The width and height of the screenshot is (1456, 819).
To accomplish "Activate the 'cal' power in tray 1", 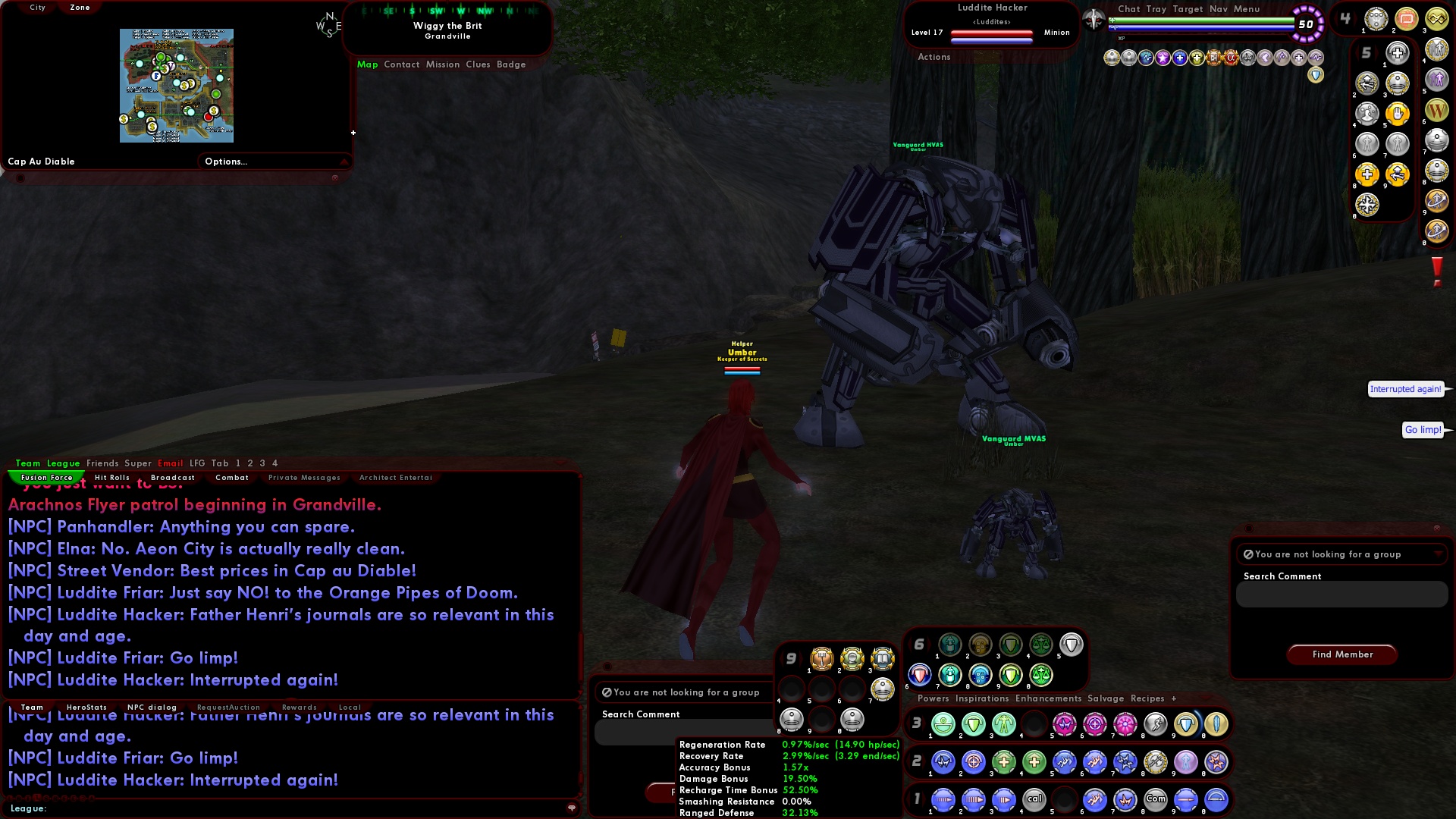I will (1034, 799).
